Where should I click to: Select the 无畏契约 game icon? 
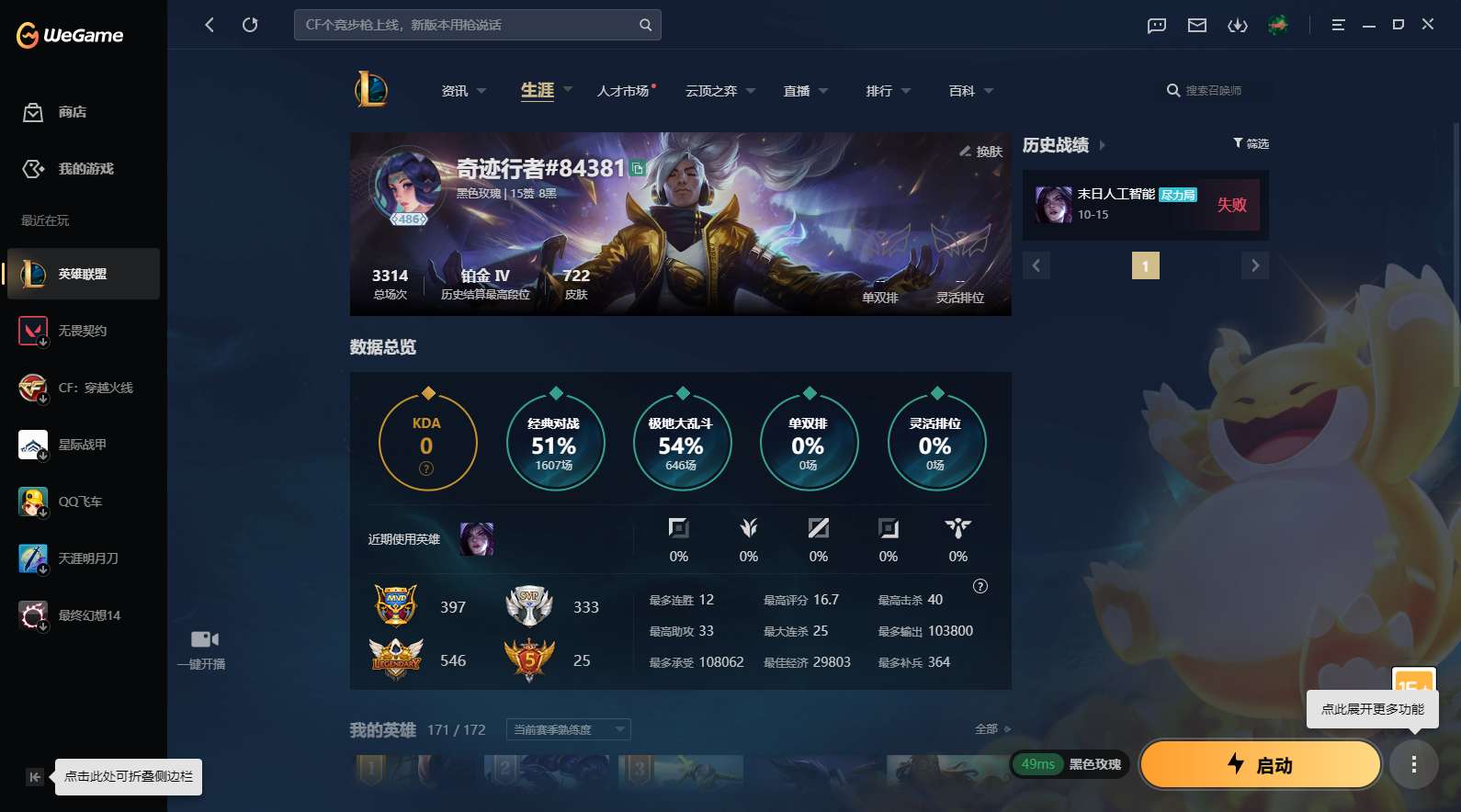coord(33,331)
